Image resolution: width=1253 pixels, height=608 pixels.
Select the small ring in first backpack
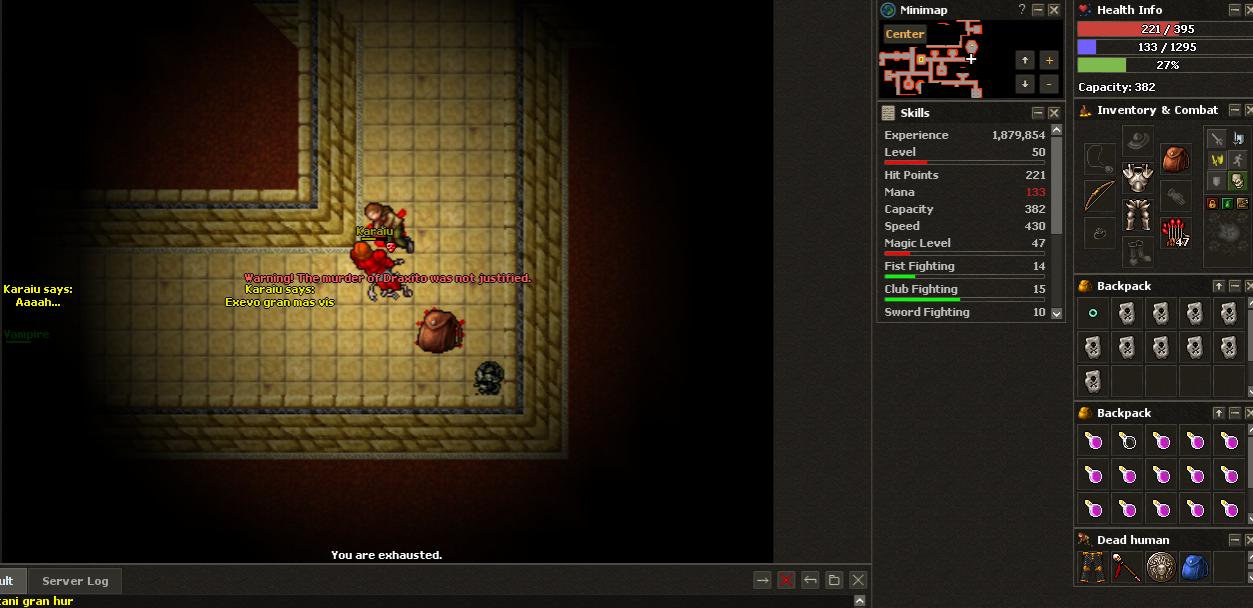pyautogui.click(x=1093, y=313)
